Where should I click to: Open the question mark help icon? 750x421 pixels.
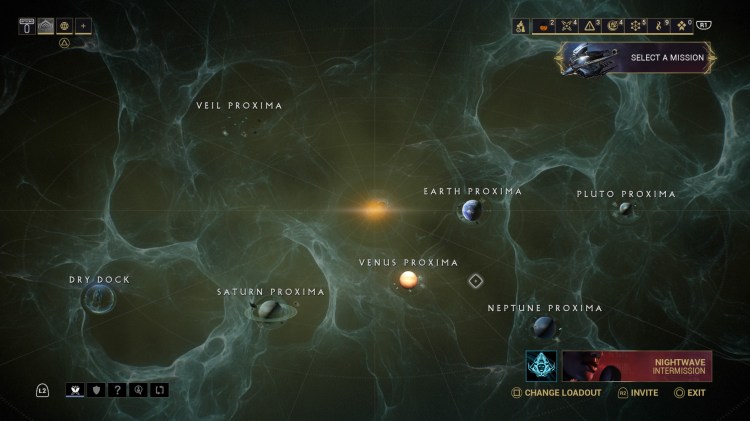(x=118, y=390)
